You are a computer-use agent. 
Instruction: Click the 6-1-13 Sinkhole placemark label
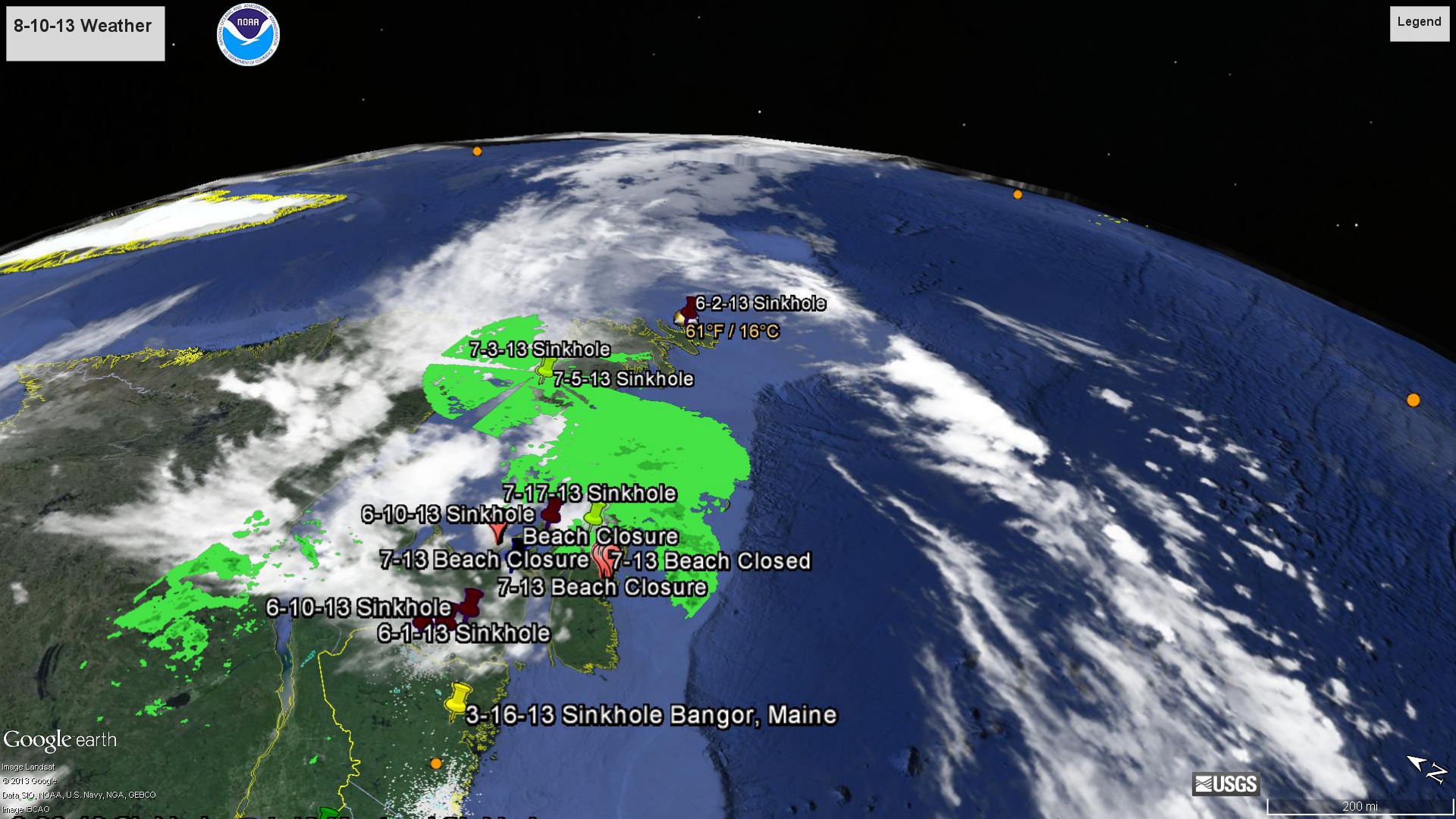pos(463,633)
